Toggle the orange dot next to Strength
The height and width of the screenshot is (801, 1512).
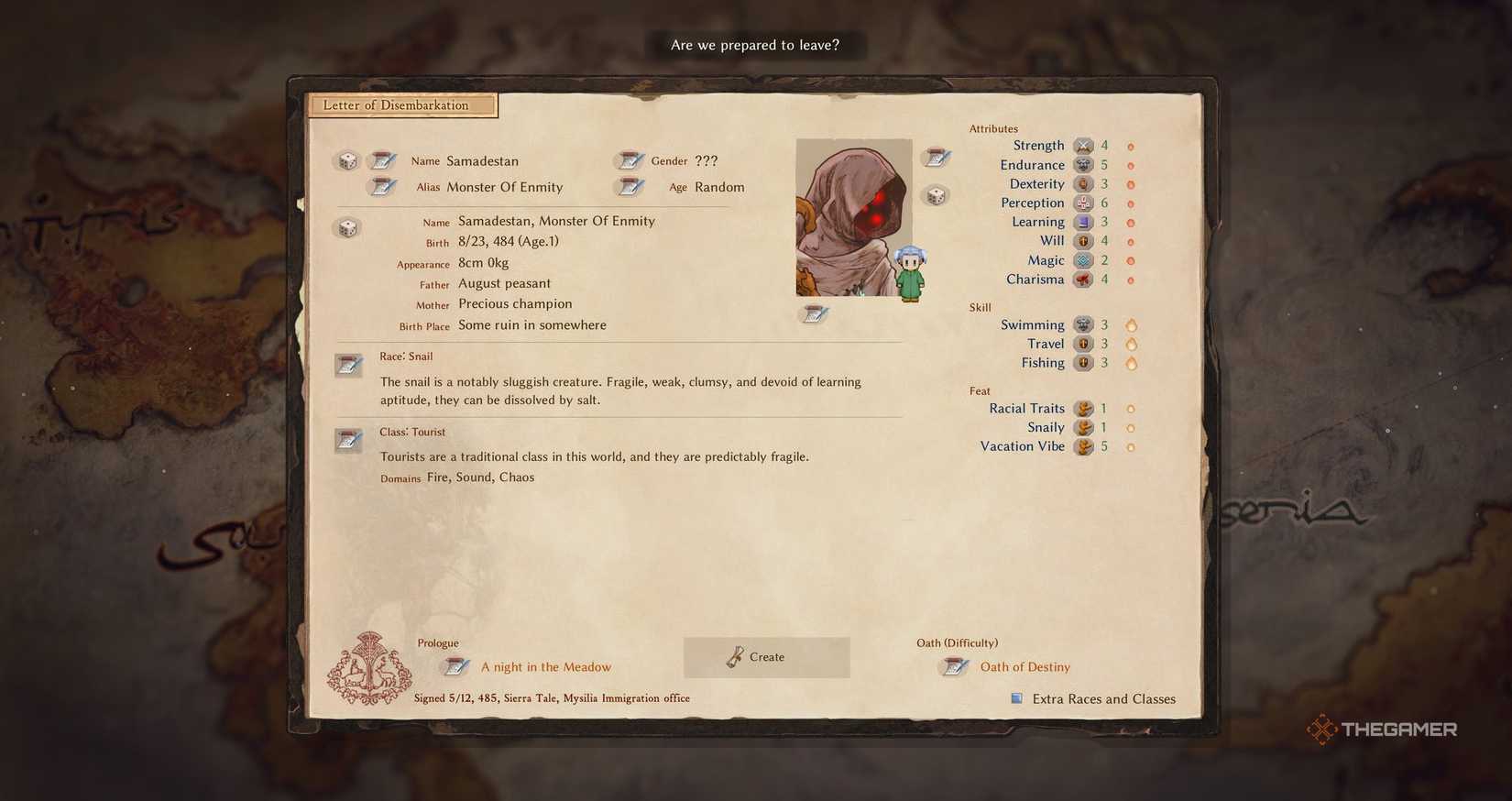pyautogui.click(x=1130, y=145)
